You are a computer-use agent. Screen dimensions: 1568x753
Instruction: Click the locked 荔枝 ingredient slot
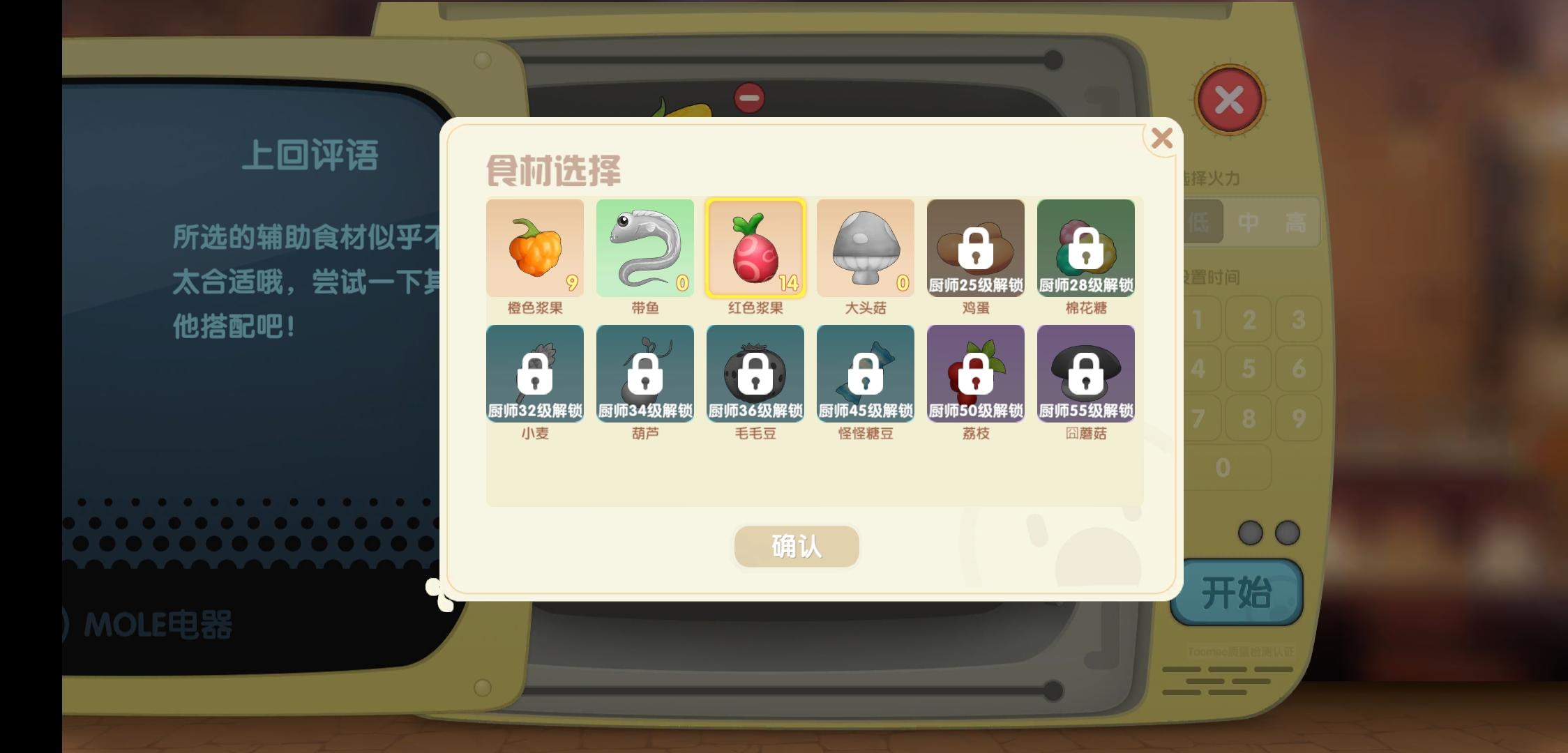coord(976,374)
